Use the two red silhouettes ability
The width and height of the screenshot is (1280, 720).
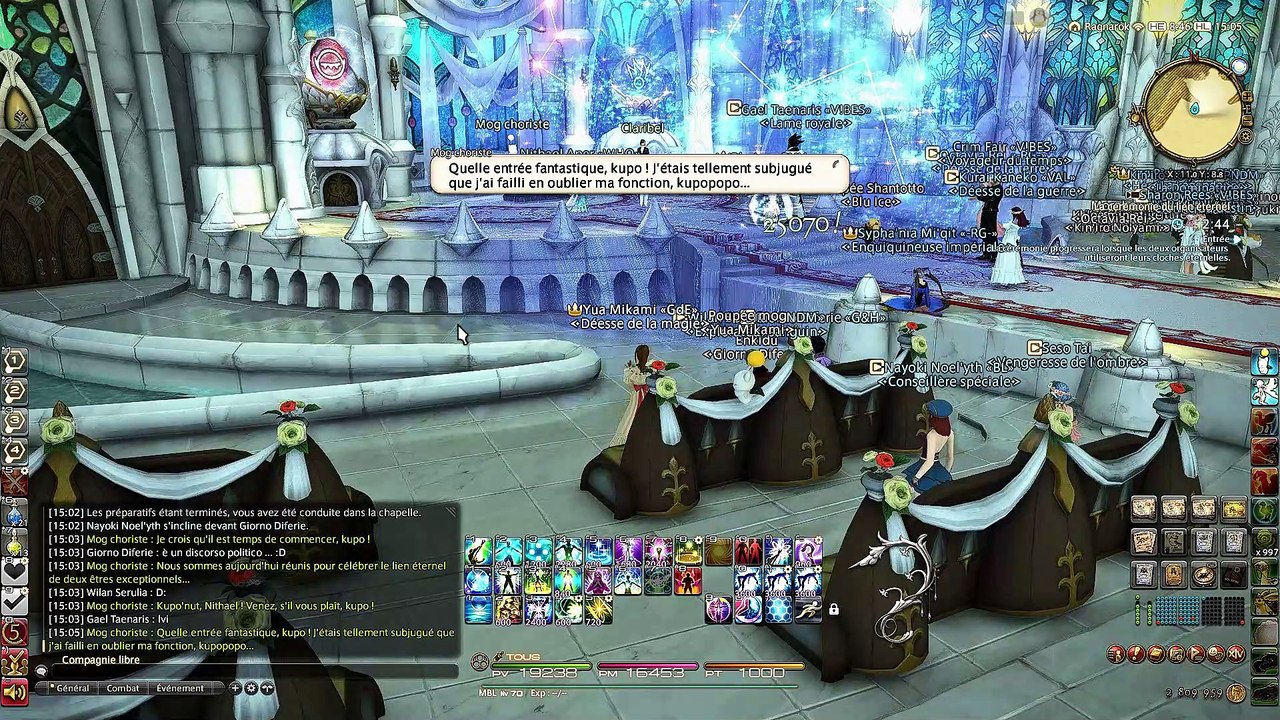[748, 551]
